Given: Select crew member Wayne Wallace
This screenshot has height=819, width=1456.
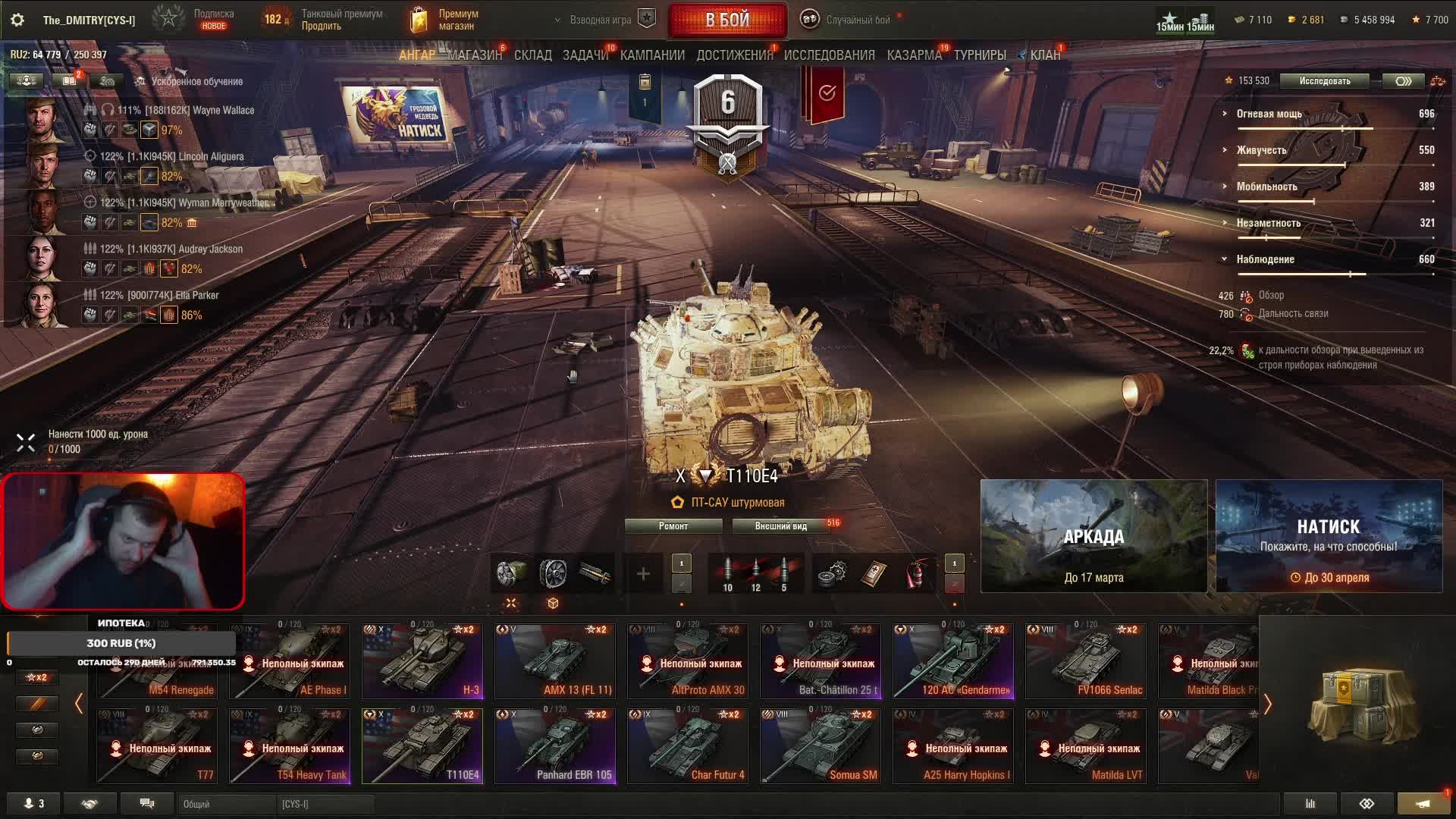Looking at the screenshot, I should click(223, 111).
